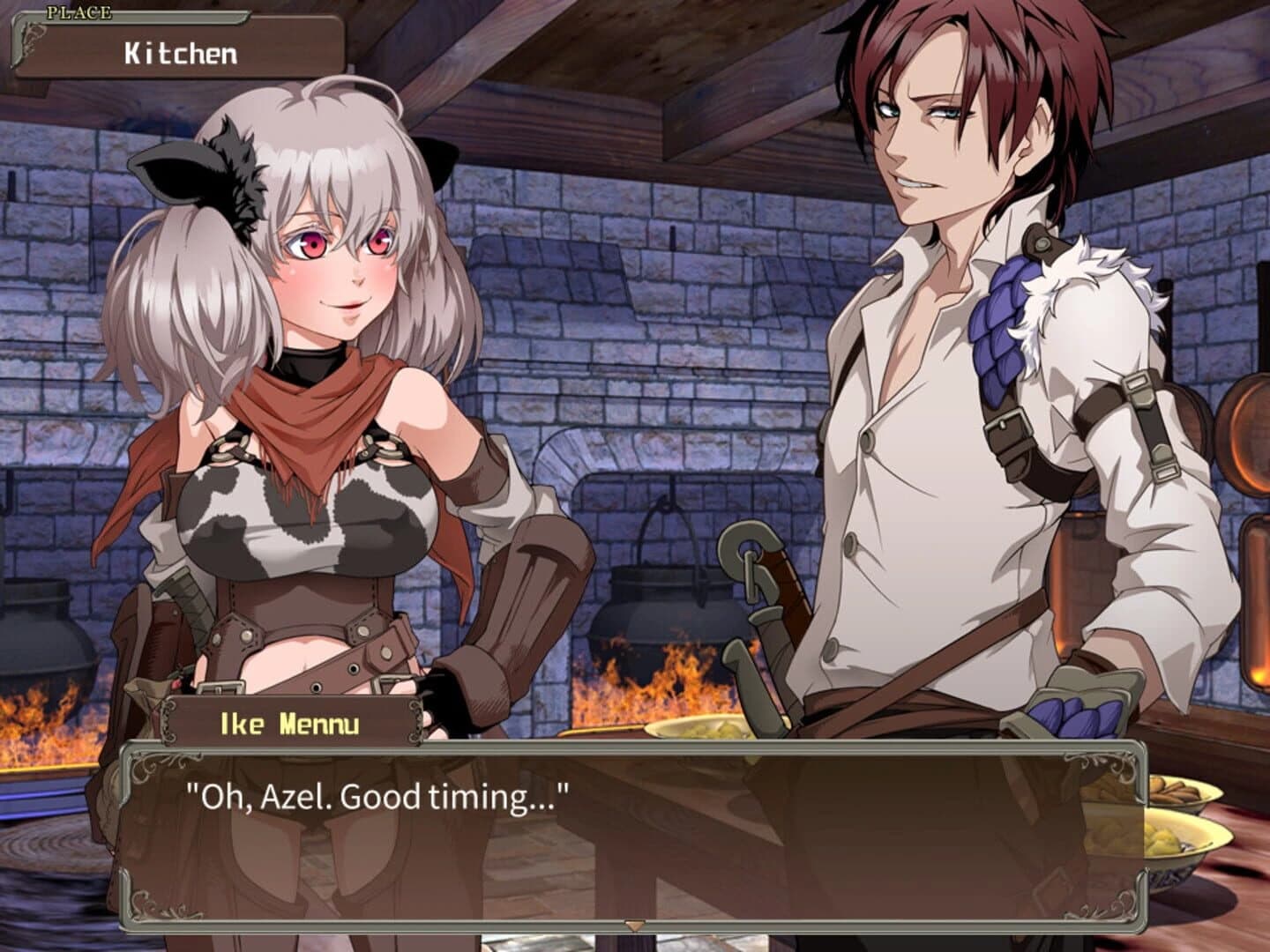Click the Ike Mennu name plate
The width and height of the screenshot is (1270, 952).
tap(289, 720)
